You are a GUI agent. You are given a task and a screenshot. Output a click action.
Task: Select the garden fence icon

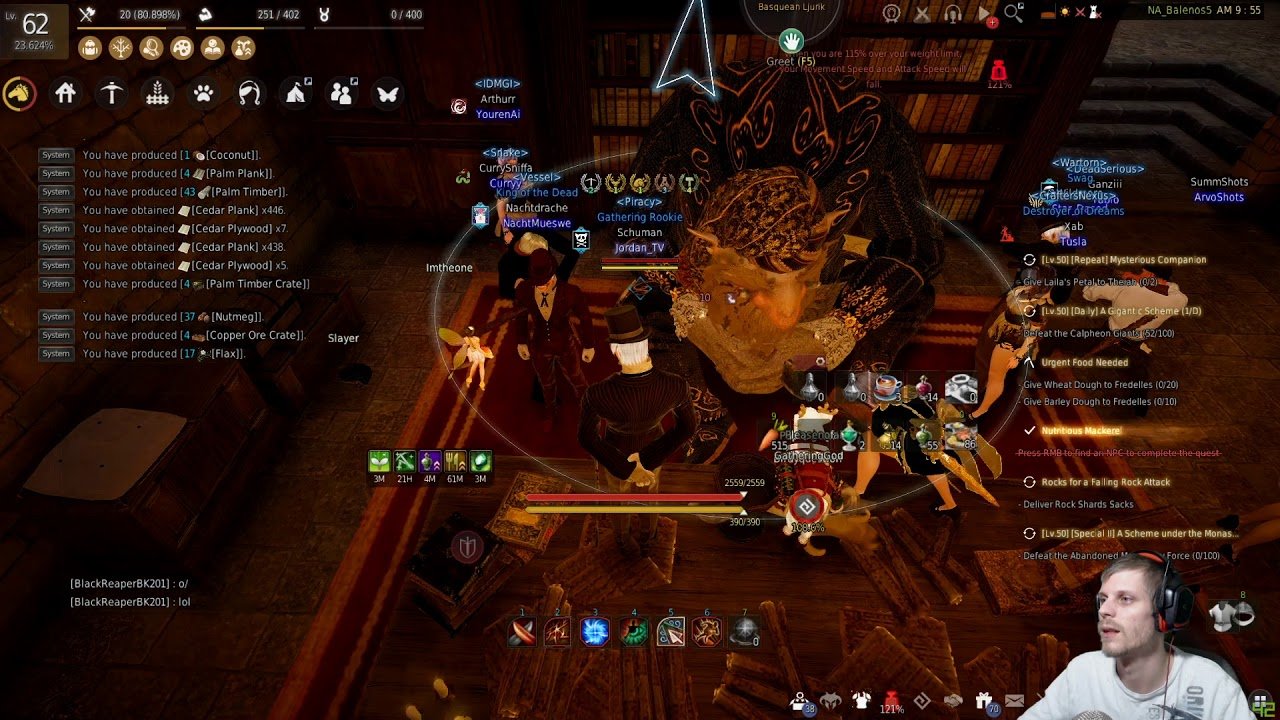158,94
